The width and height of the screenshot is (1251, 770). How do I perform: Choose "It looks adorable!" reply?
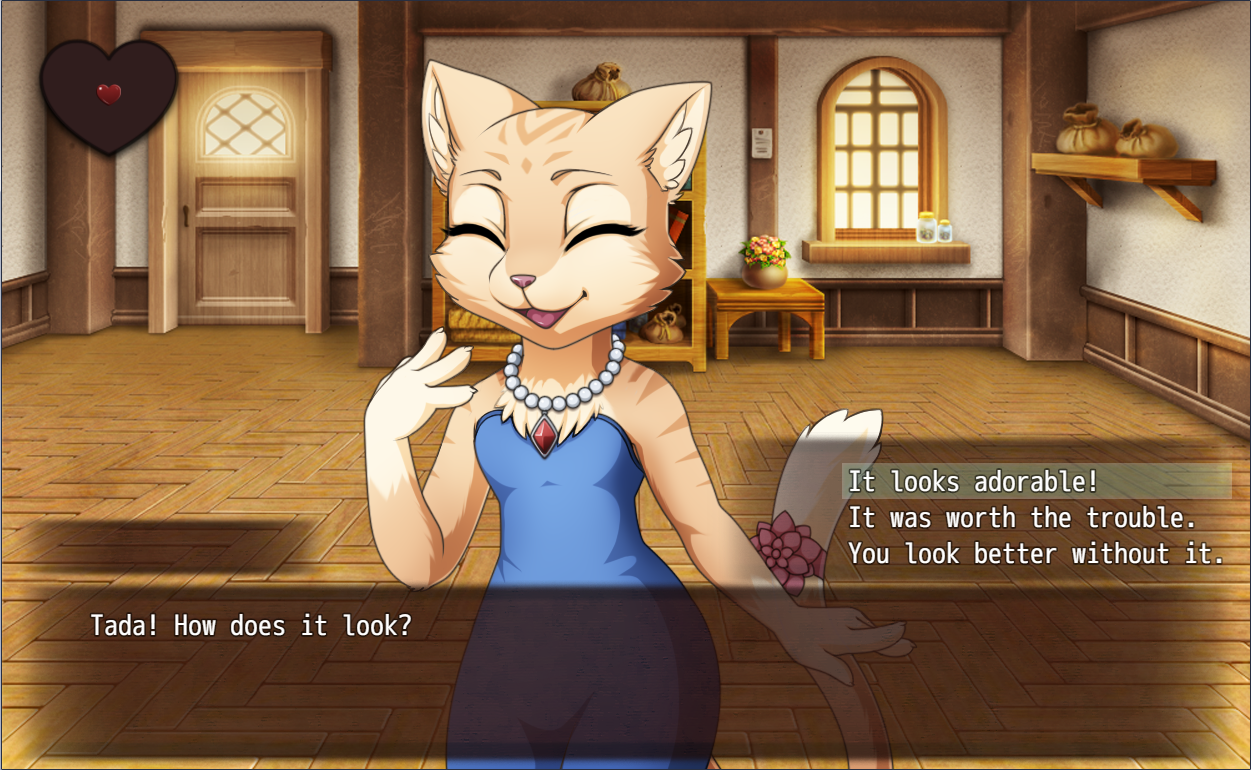click(973, 482)
